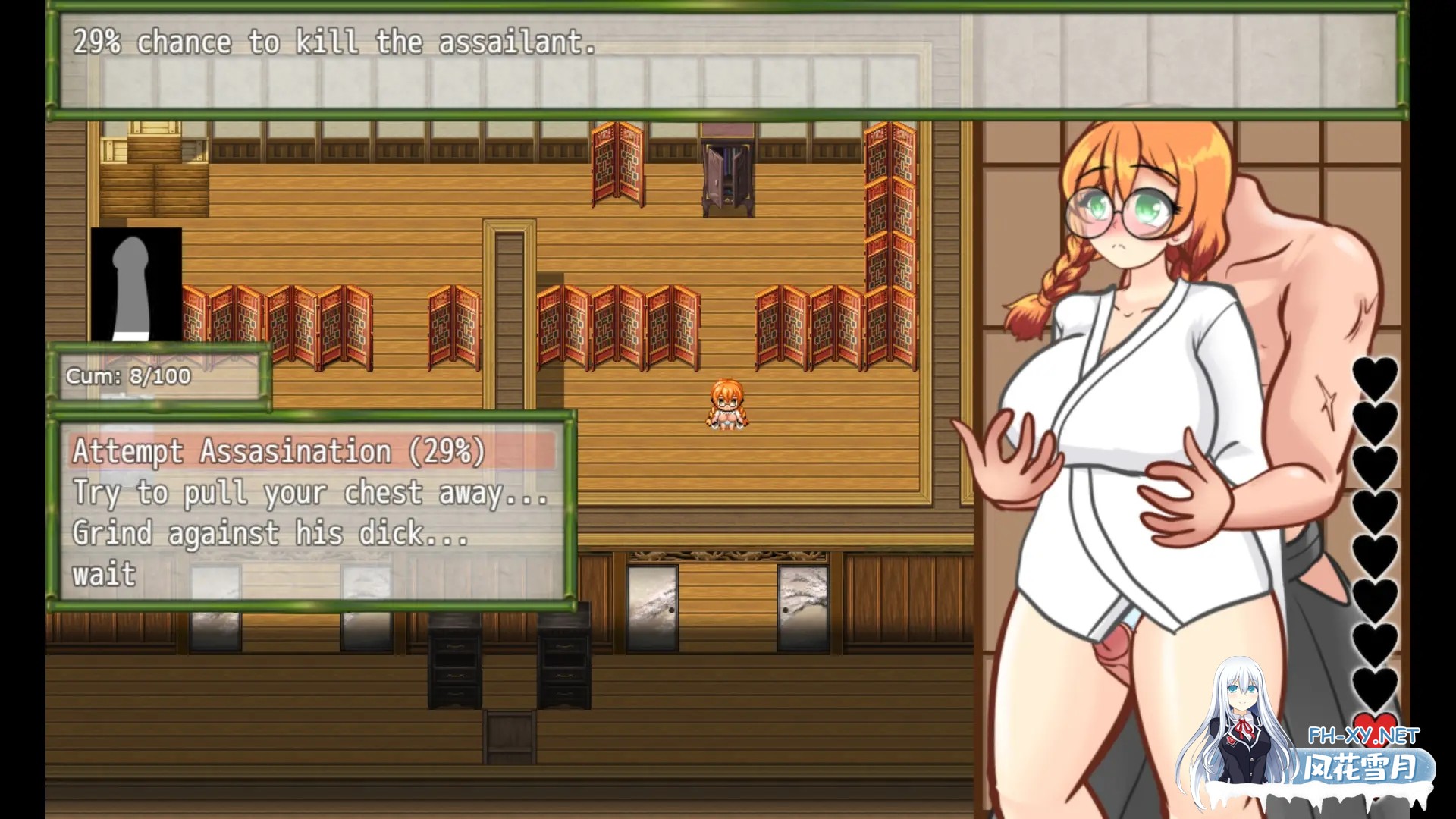Choose 'Try to pull your chest away...'
This screenshot has height=819, width=1456.
pyautogui.click(x=311, y=493)
